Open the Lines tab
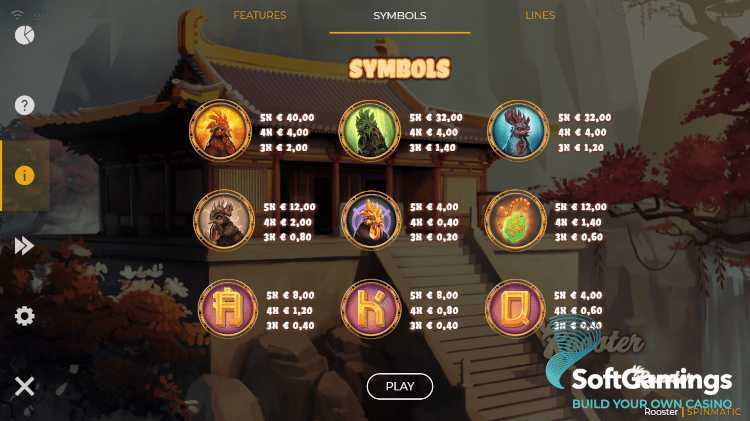The height and width of the screenshot is (421, 750). tap(540, 16)
